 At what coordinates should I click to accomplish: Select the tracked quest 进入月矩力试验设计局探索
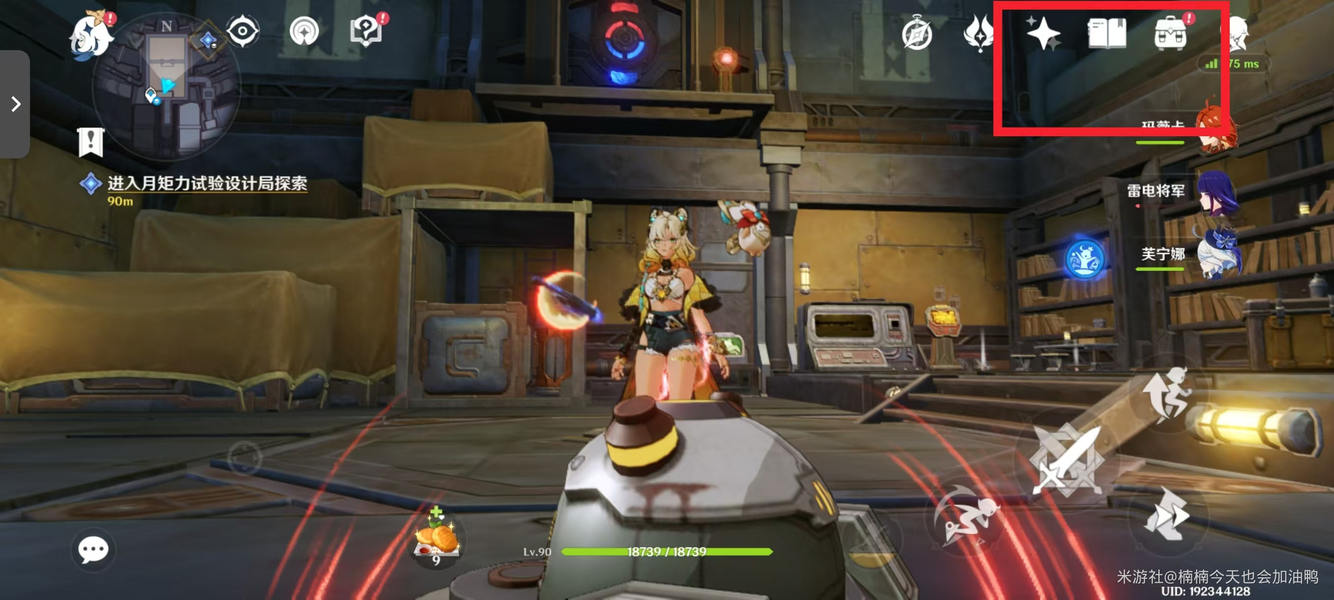pyautogui.click(x=206, y=184)
